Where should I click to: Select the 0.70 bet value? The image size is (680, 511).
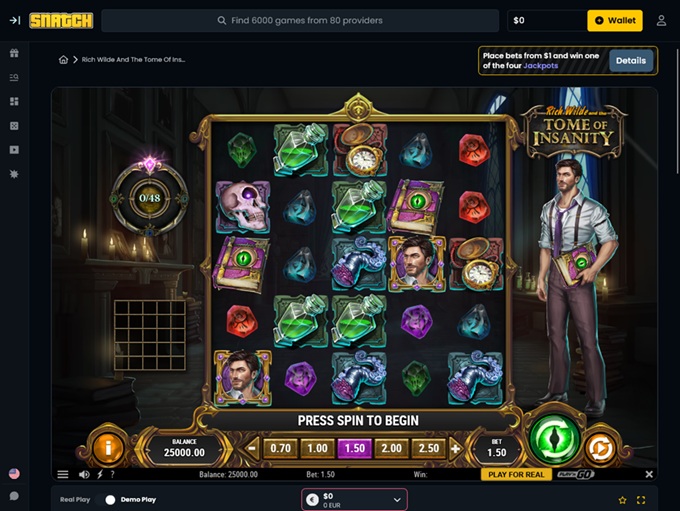pos(281,449)
